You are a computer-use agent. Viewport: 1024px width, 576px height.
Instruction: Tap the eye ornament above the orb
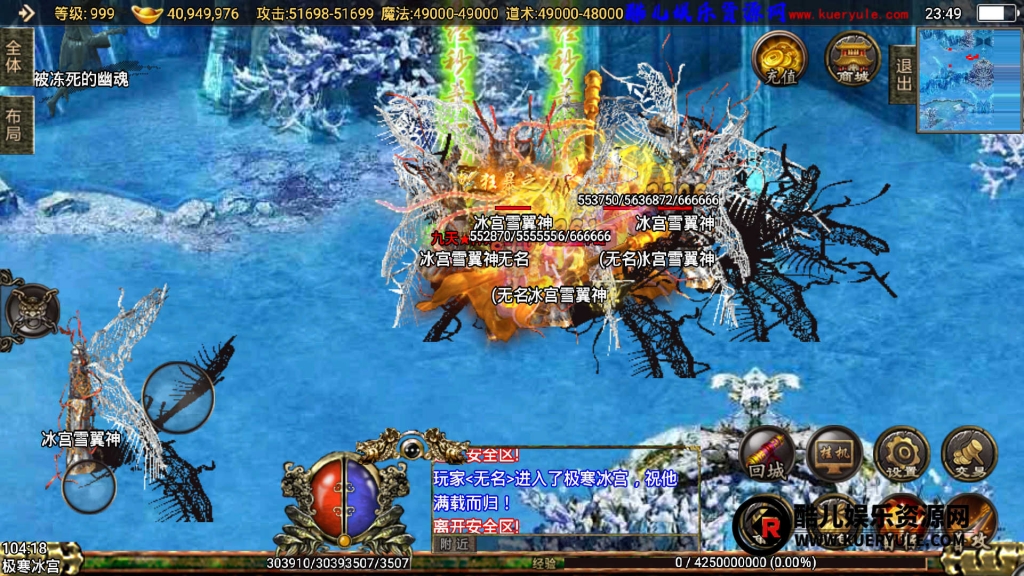tap(410, 447)
